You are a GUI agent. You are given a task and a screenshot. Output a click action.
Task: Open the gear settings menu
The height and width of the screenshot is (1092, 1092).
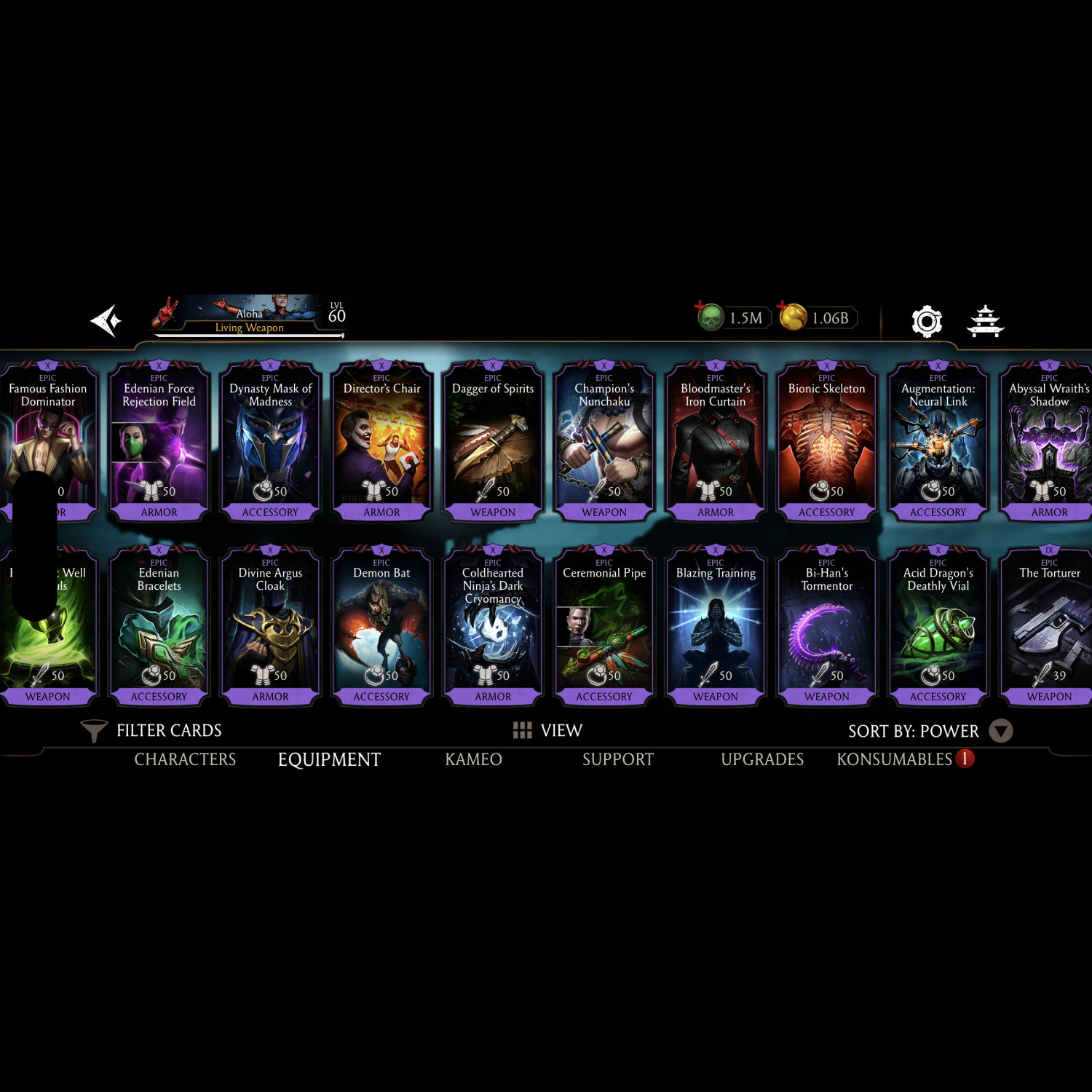click(x=926, y=321)
